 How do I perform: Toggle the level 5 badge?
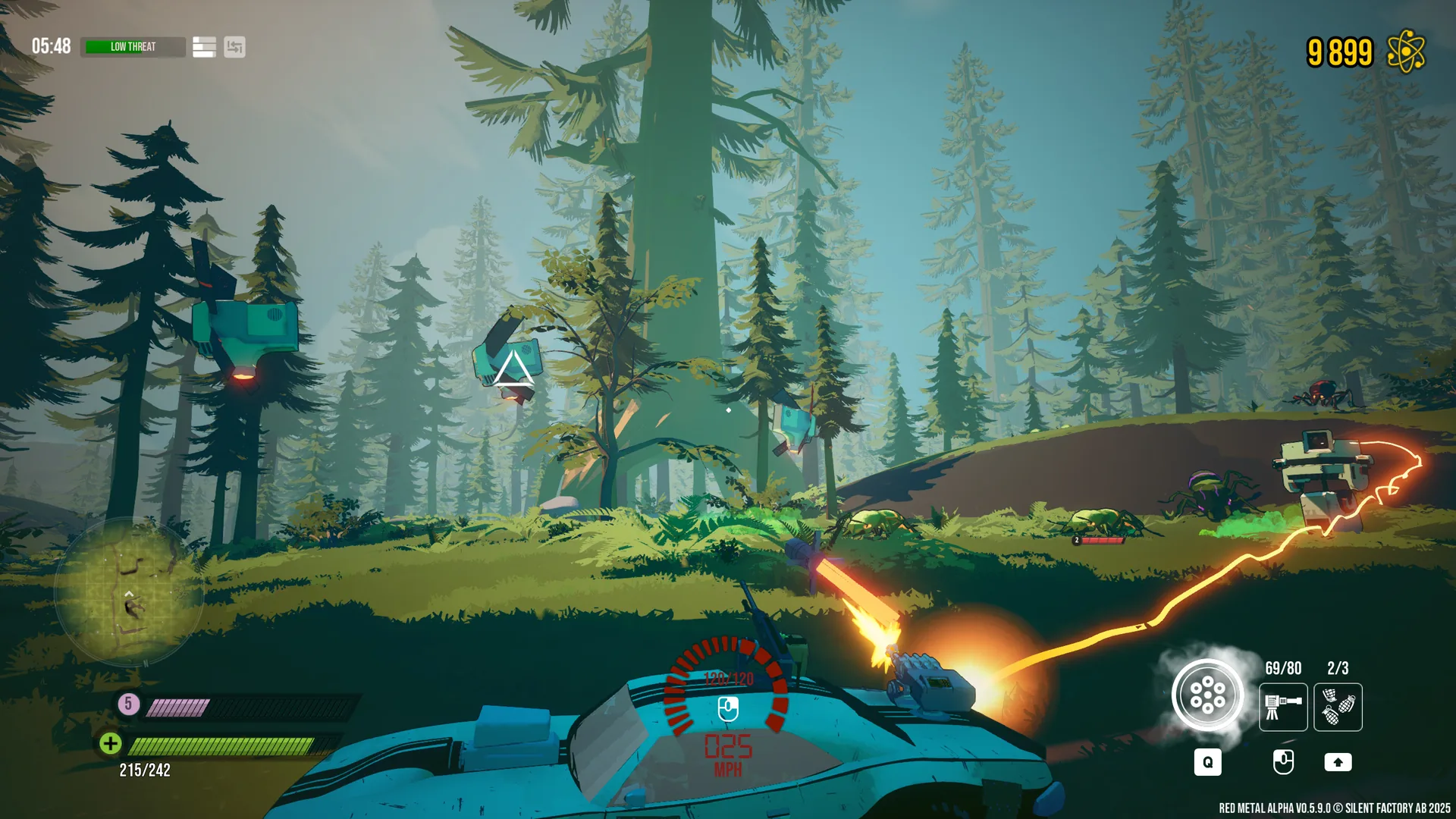(x=127, y=703)
